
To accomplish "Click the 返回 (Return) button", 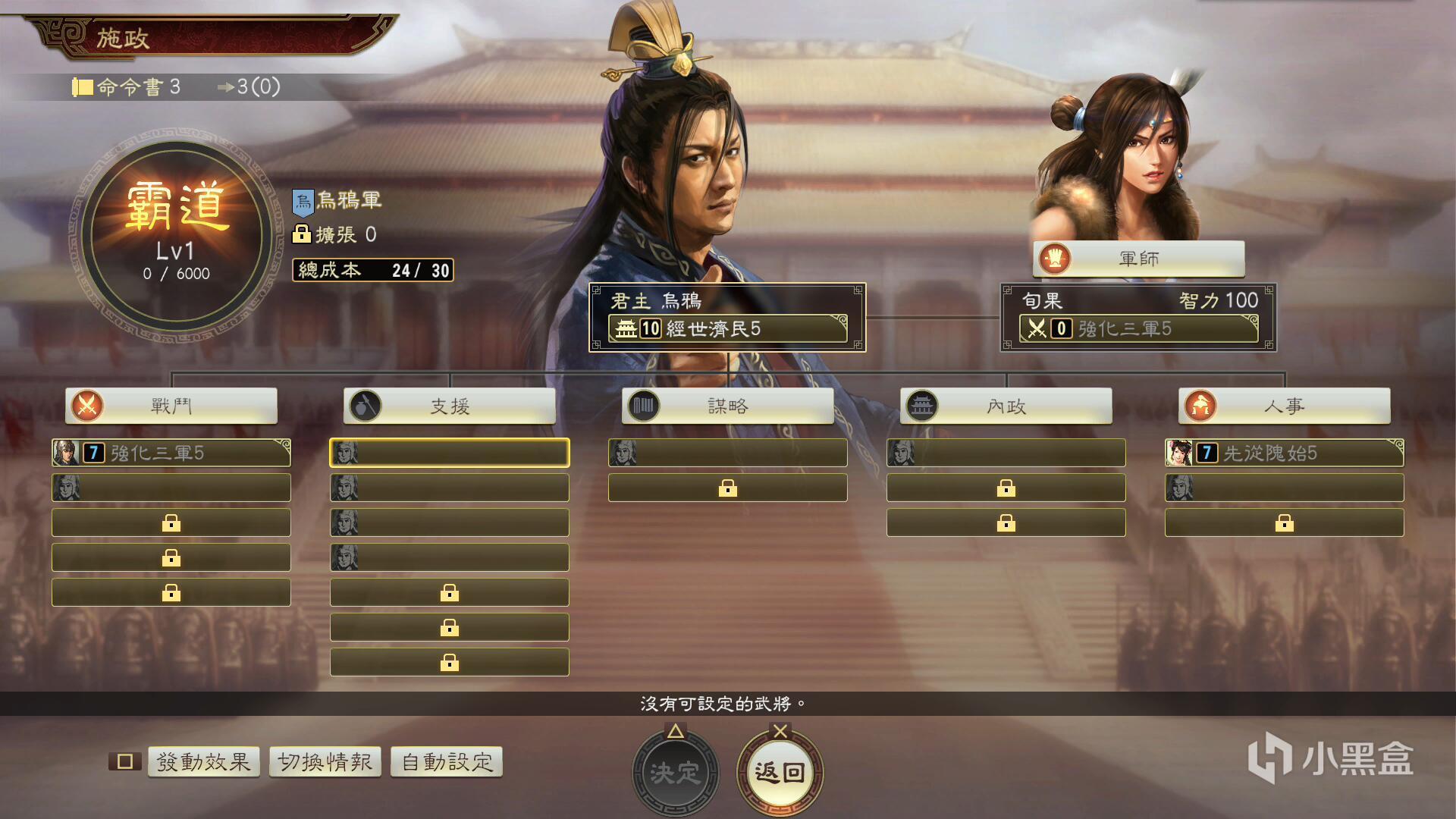I will [x=780, y=772].
